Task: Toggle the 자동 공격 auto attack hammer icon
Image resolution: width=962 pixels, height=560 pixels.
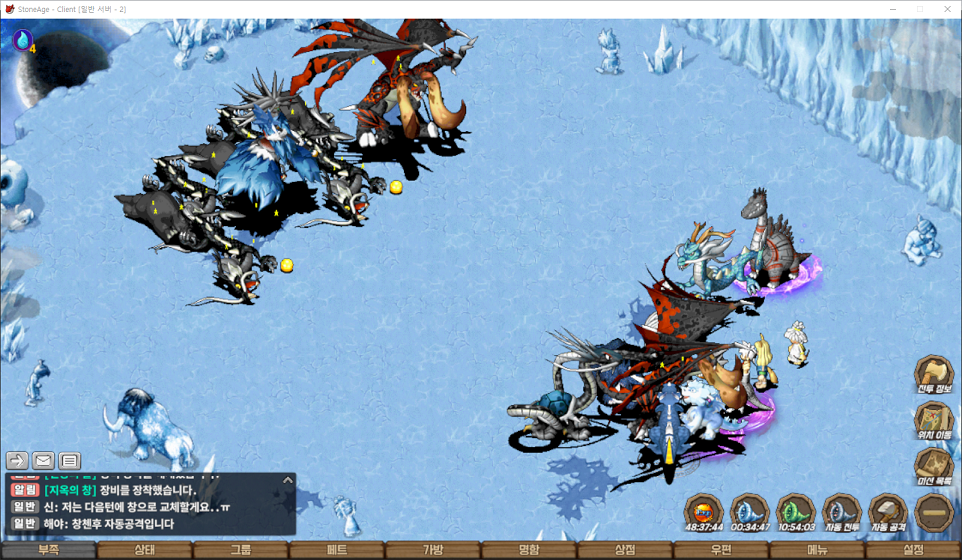Action: [x=887, y=511]
